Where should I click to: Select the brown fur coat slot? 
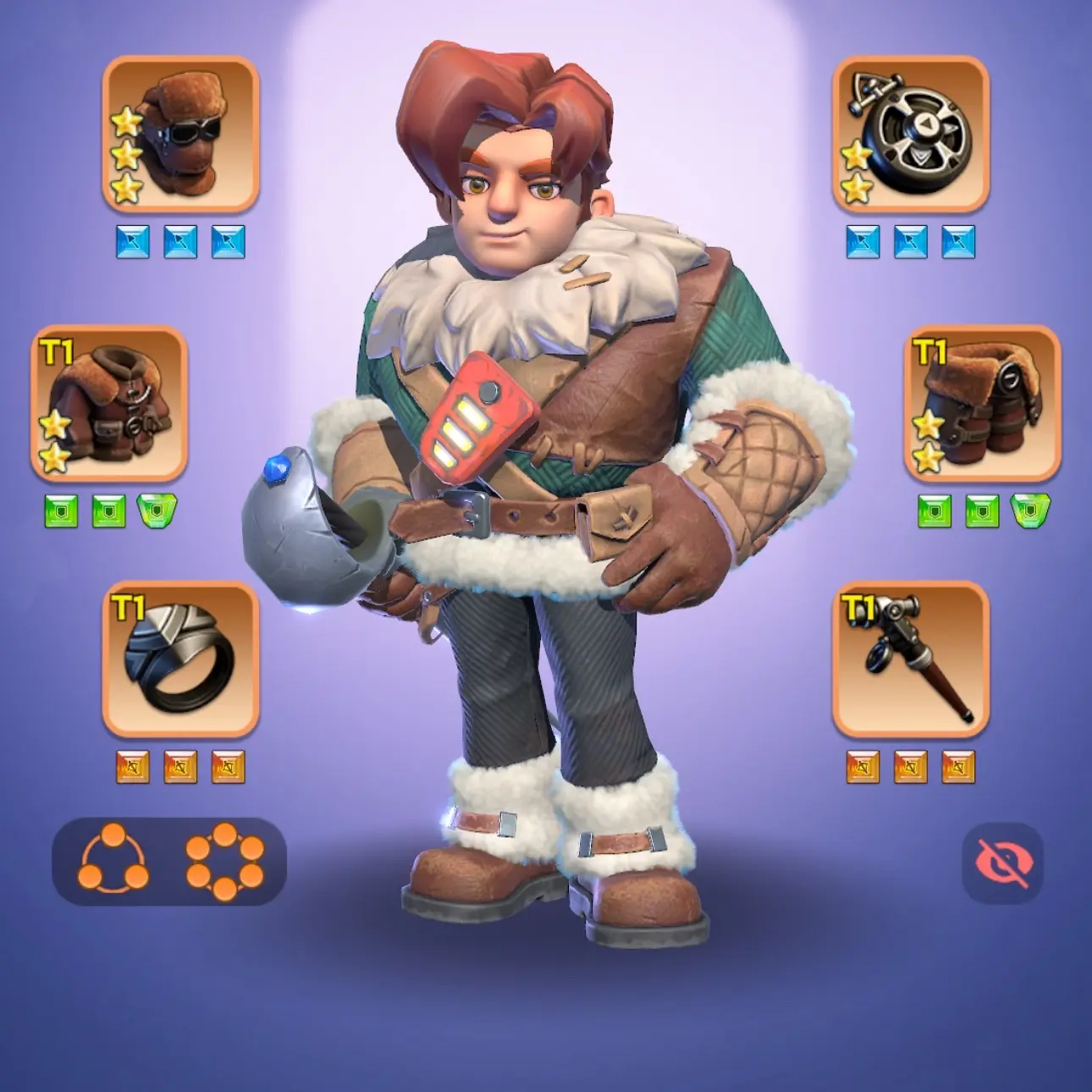(x=109, y=404)
